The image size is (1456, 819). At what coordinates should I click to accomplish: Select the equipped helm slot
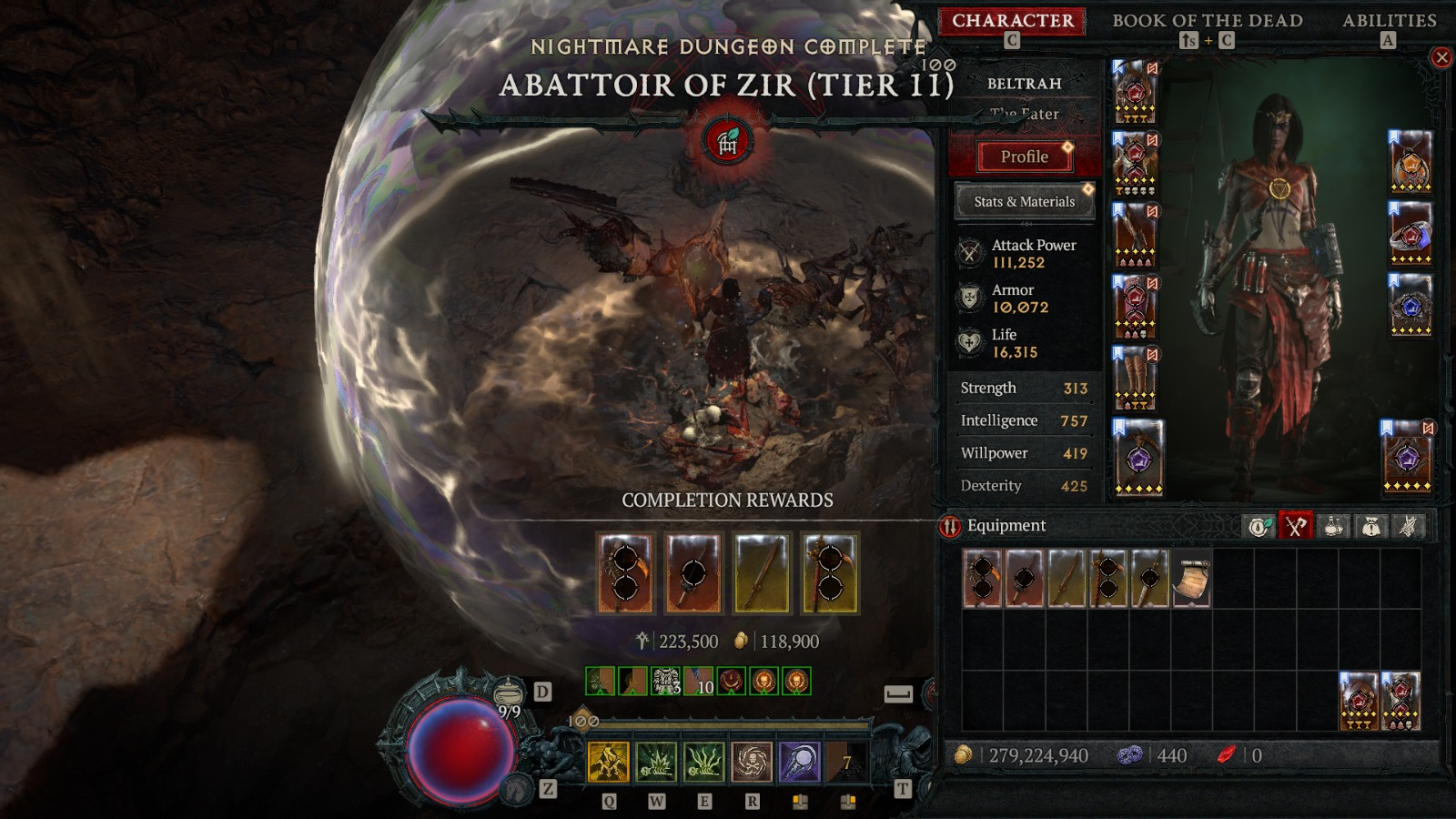[1135, 92]
